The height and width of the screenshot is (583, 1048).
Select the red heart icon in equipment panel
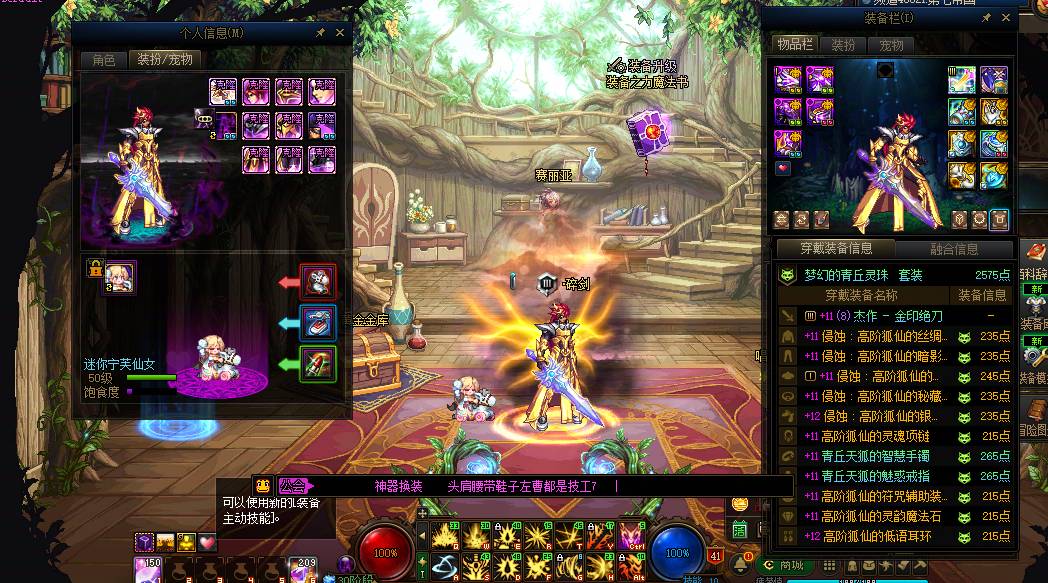click(x=783, y=168)
